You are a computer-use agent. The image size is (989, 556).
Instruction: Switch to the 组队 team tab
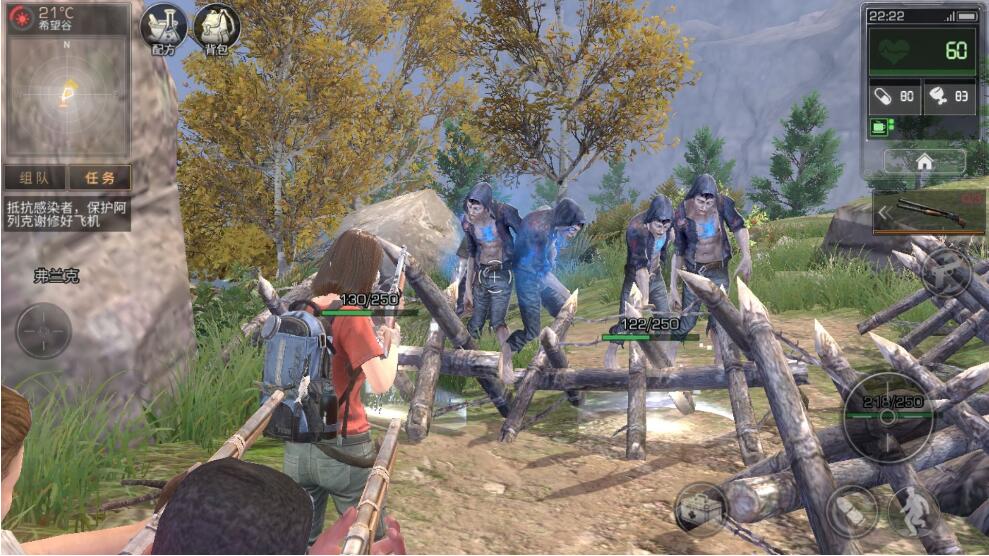point(34,178)
